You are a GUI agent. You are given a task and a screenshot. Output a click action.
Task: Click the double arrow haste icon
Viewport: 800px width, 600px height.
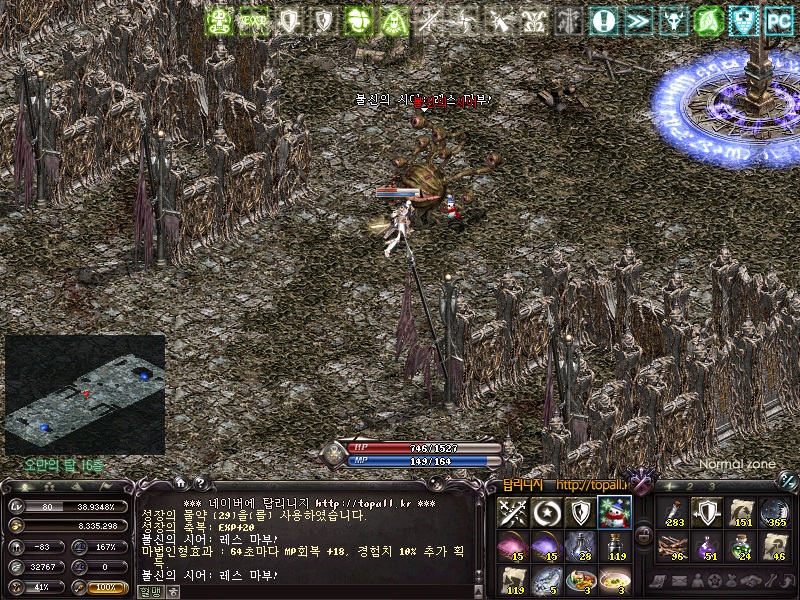coord(637,19)
